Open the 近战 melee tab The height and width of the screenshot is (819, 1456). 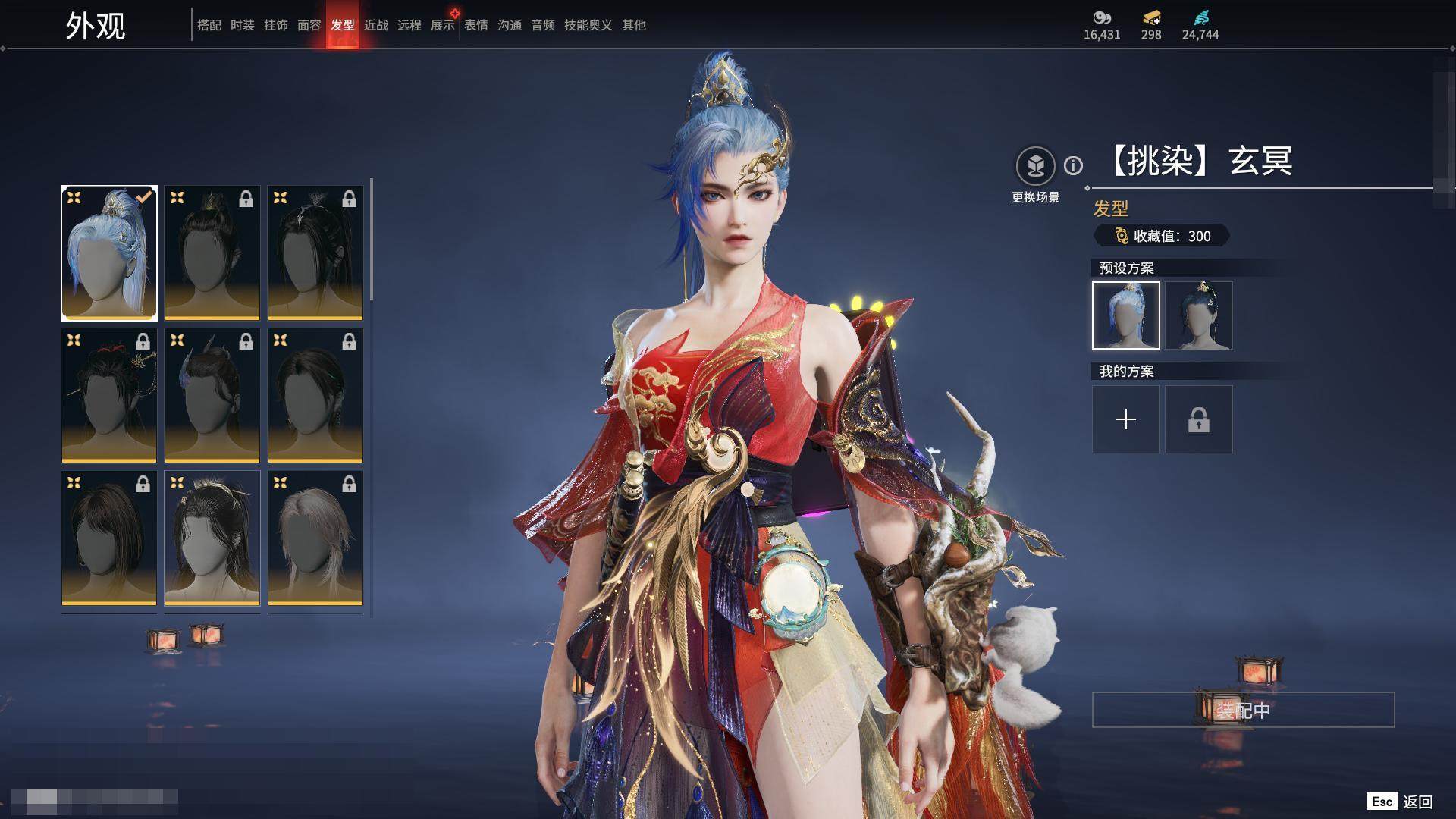point(375,25)
